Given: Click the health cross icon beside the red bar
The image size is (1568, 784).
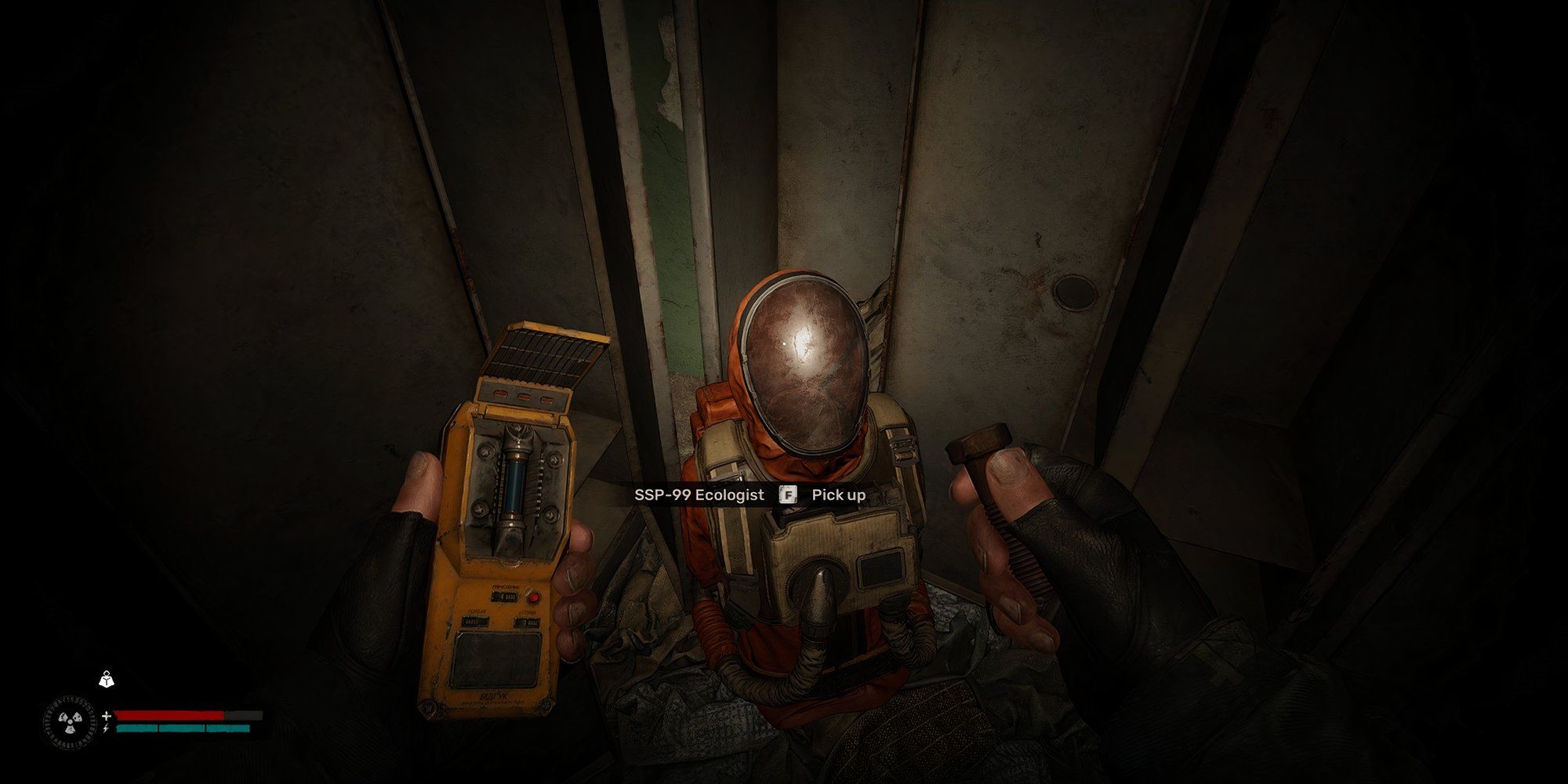Looking at the screenshot, I should 106,716.
